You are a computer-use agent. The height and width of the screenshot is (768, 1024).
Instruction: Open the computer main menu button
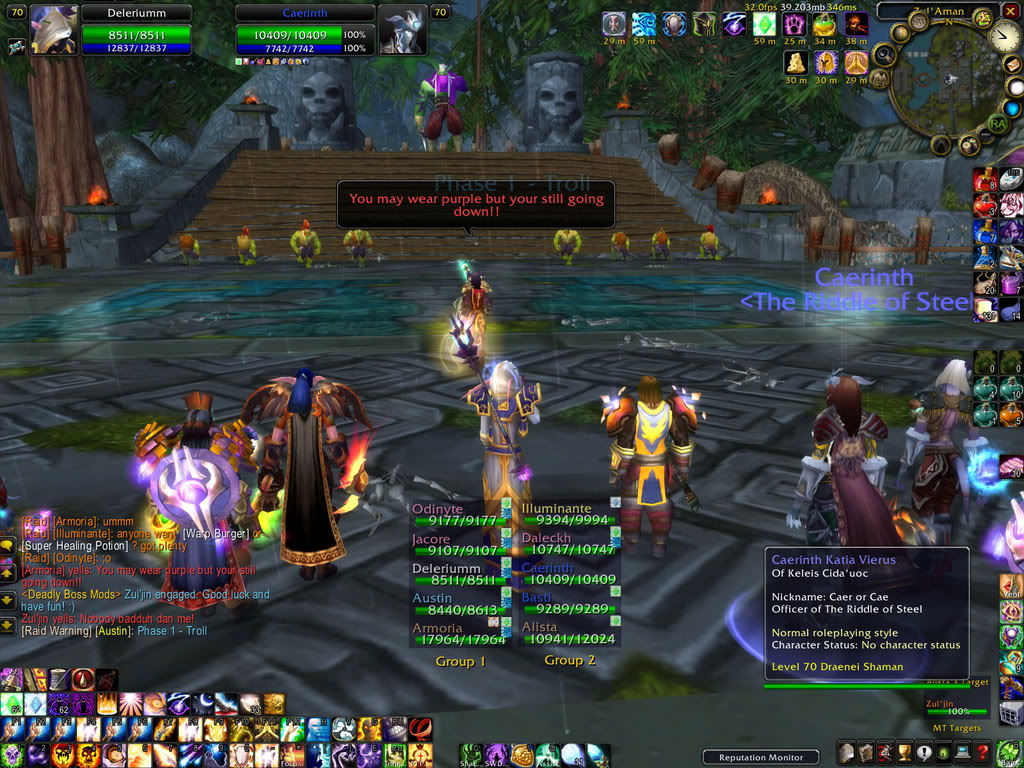pos(964,752)
